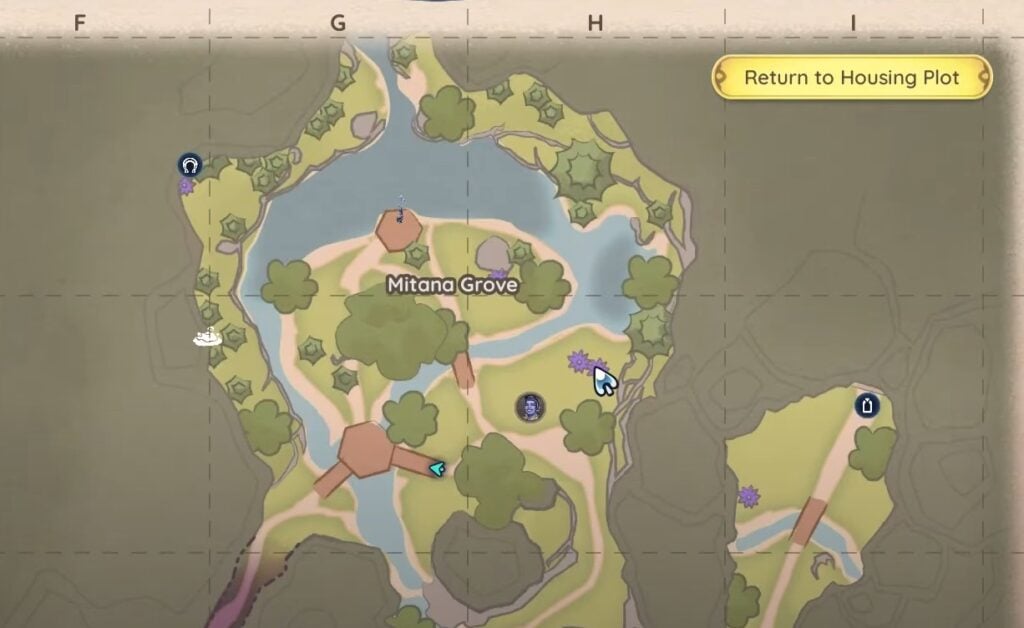Select the purple flower marker below the lantern icon
Viewport: 1024px width, 628px height.
[x=748, y=496]
